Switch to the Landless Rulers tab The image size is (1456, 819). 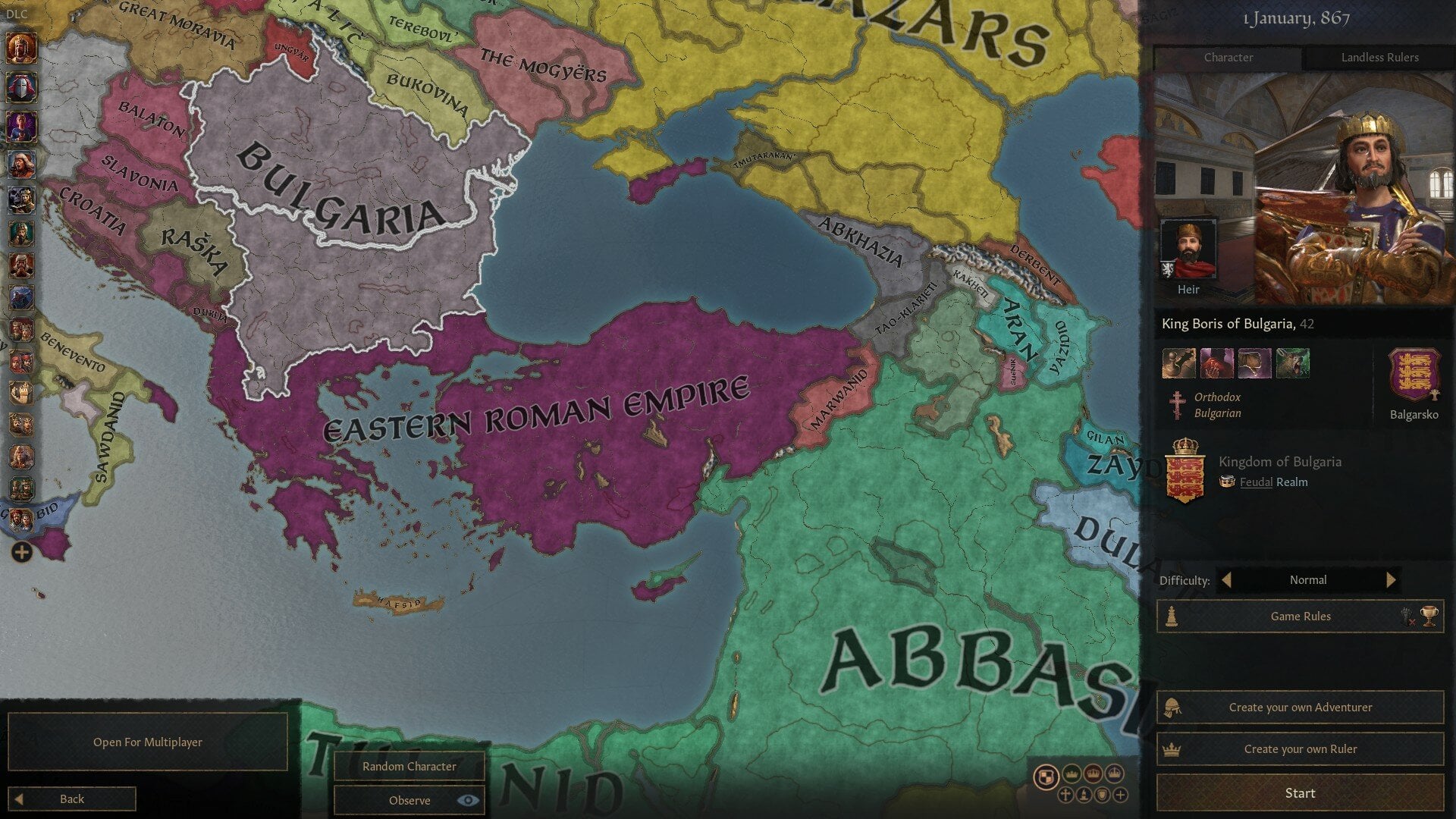[x=1380, y=57]
